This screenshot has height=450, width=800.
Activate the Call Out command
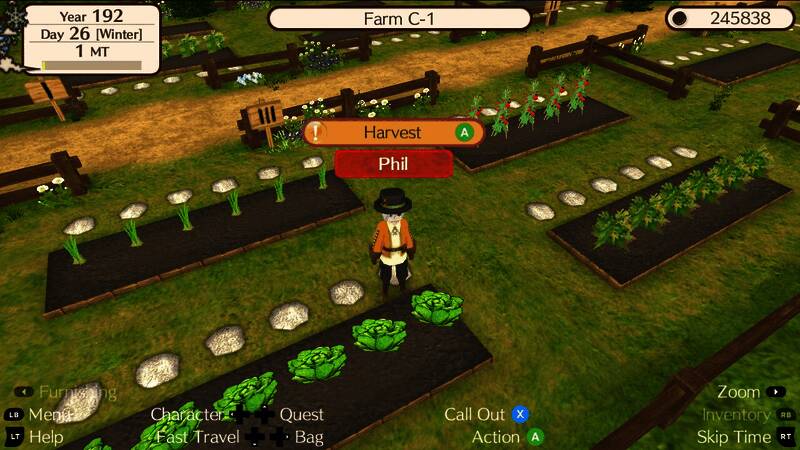point(475,414)
